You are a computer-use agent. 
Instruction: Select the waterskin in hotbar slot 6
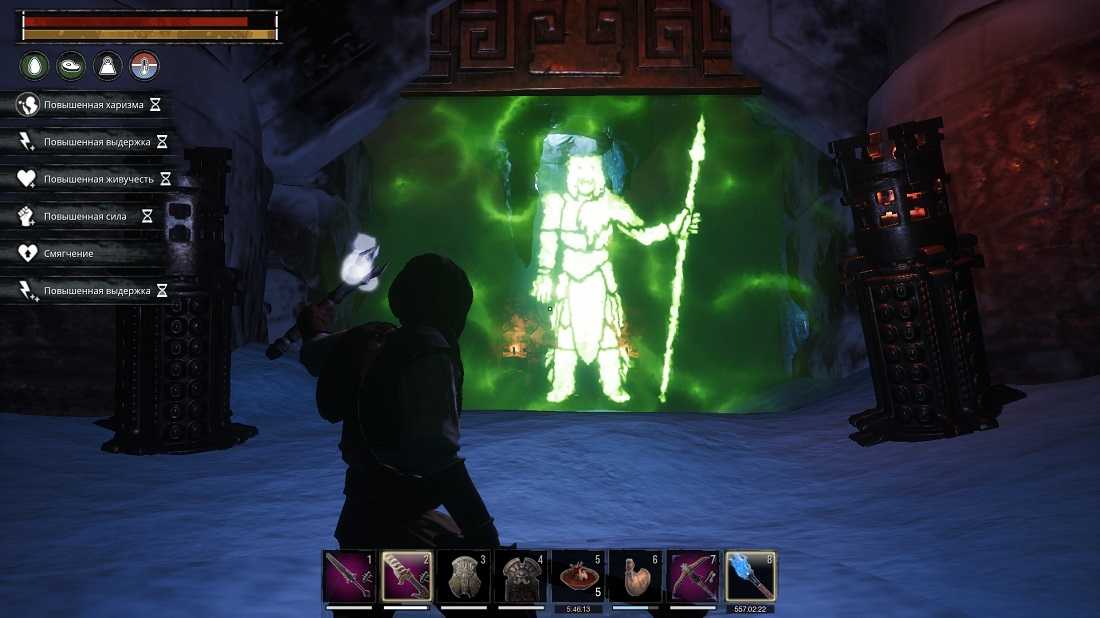(635, 577)
